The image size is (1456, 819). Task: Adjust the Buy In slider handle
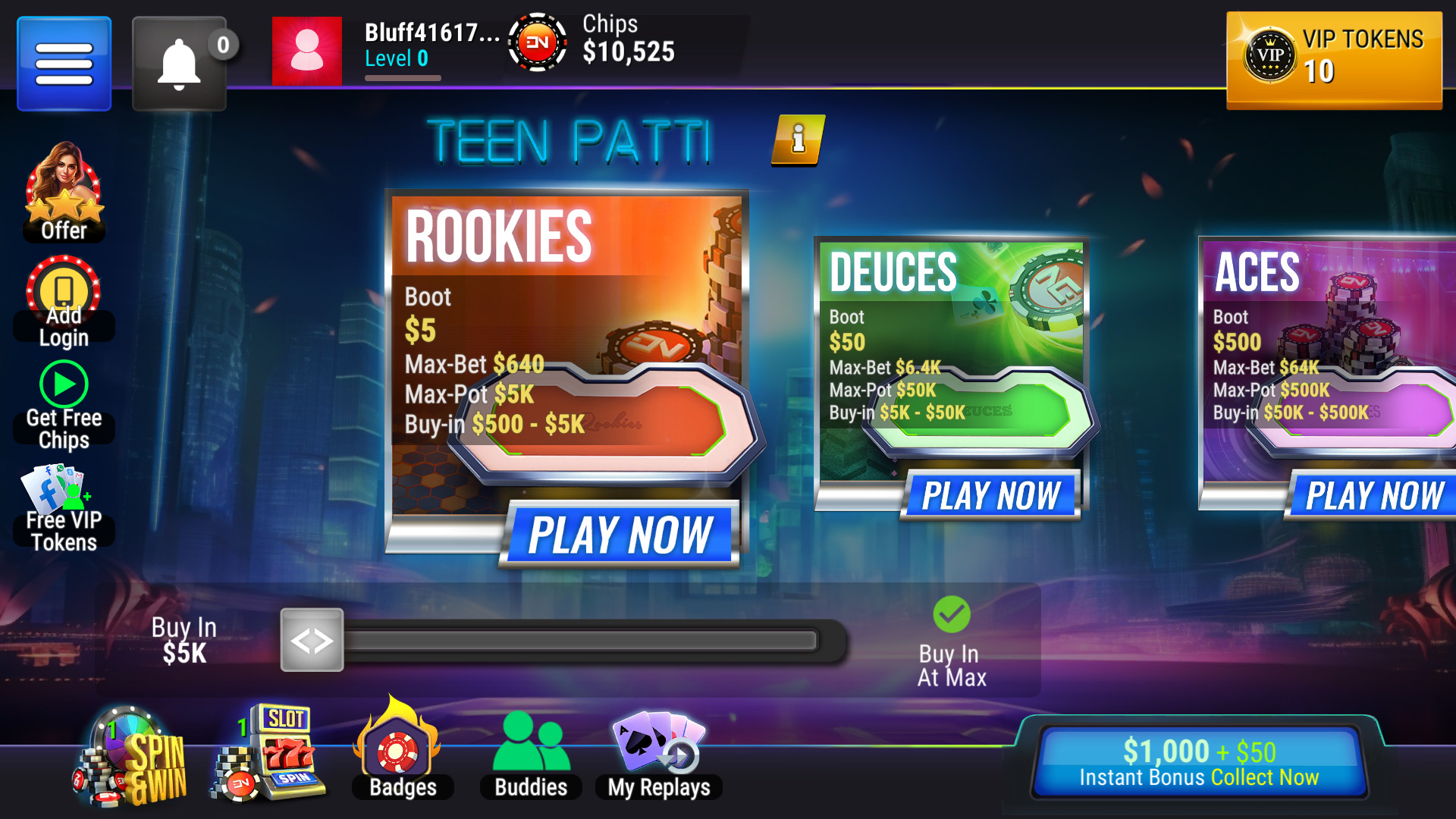tap(311, 641)
